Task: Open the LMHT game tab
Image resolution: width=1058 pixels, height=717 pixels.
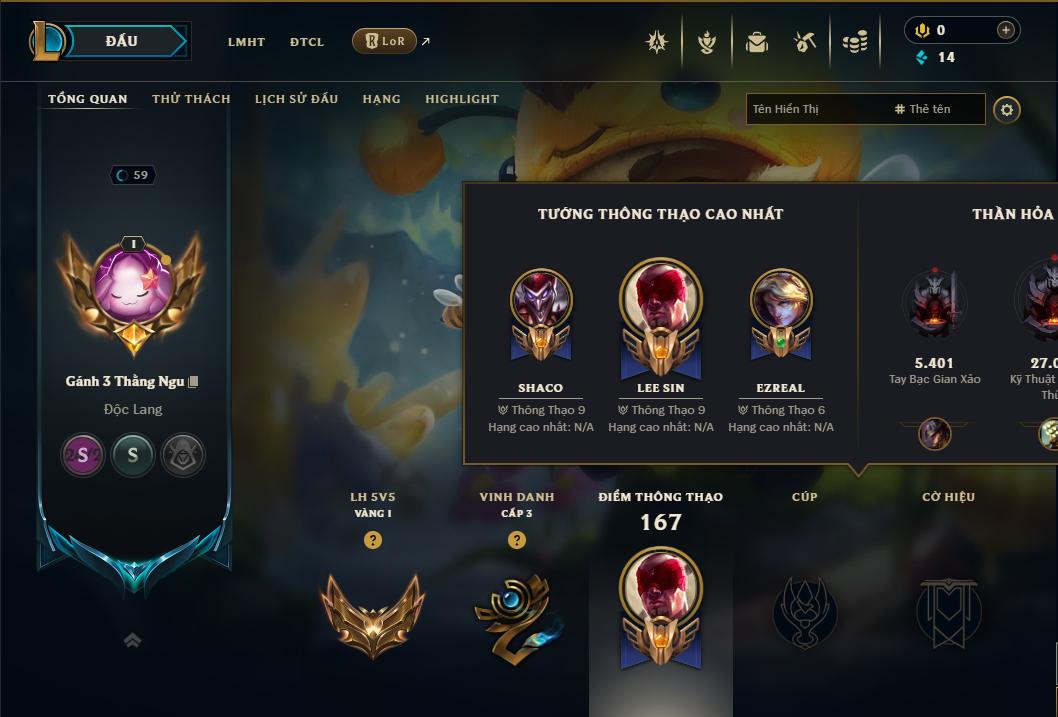Action: coord(246,42)
